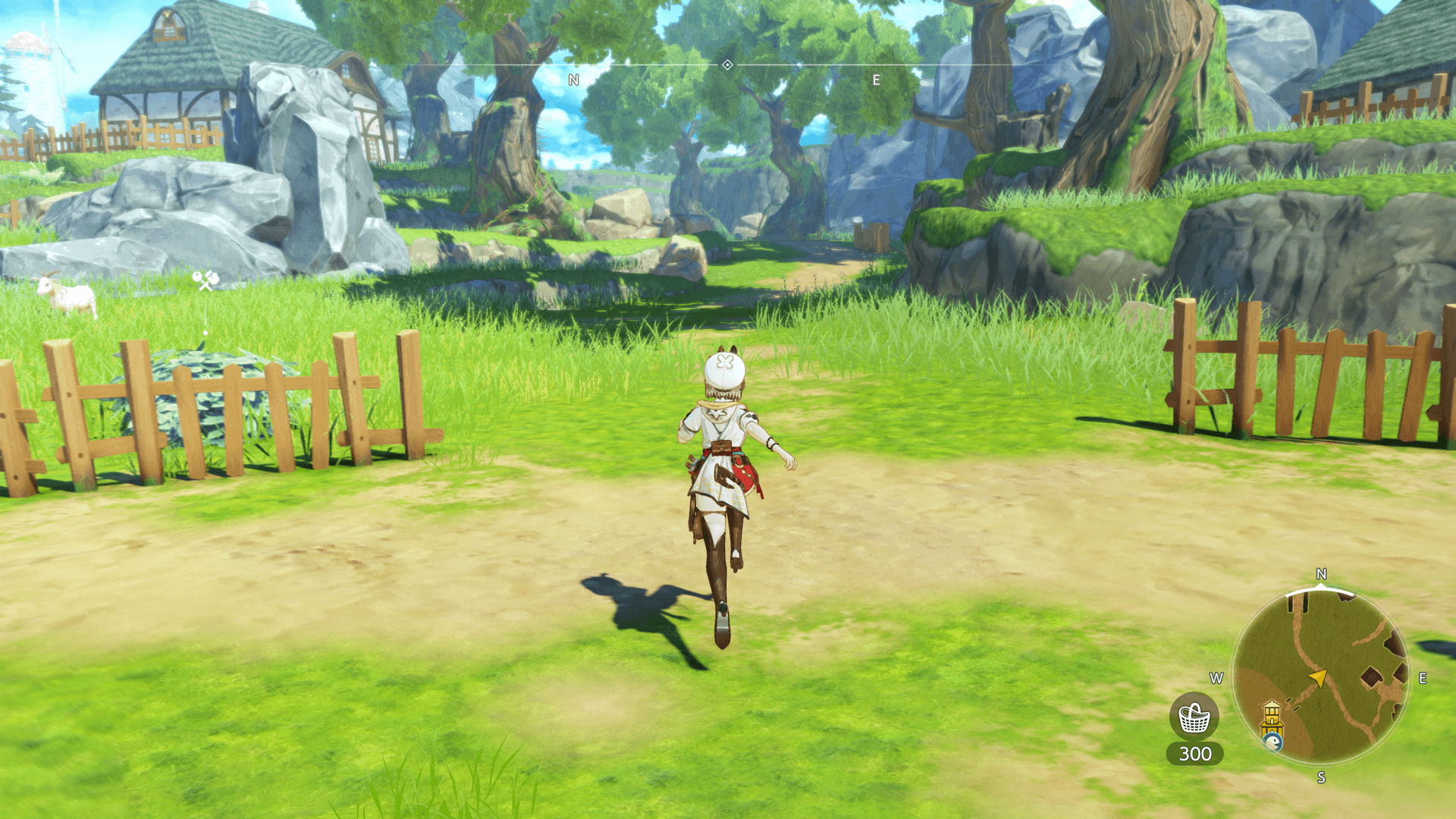Click the crossed-tools gathering marker icon
The height and width of the screenshot is (819, 1456).
coord(205,281)
